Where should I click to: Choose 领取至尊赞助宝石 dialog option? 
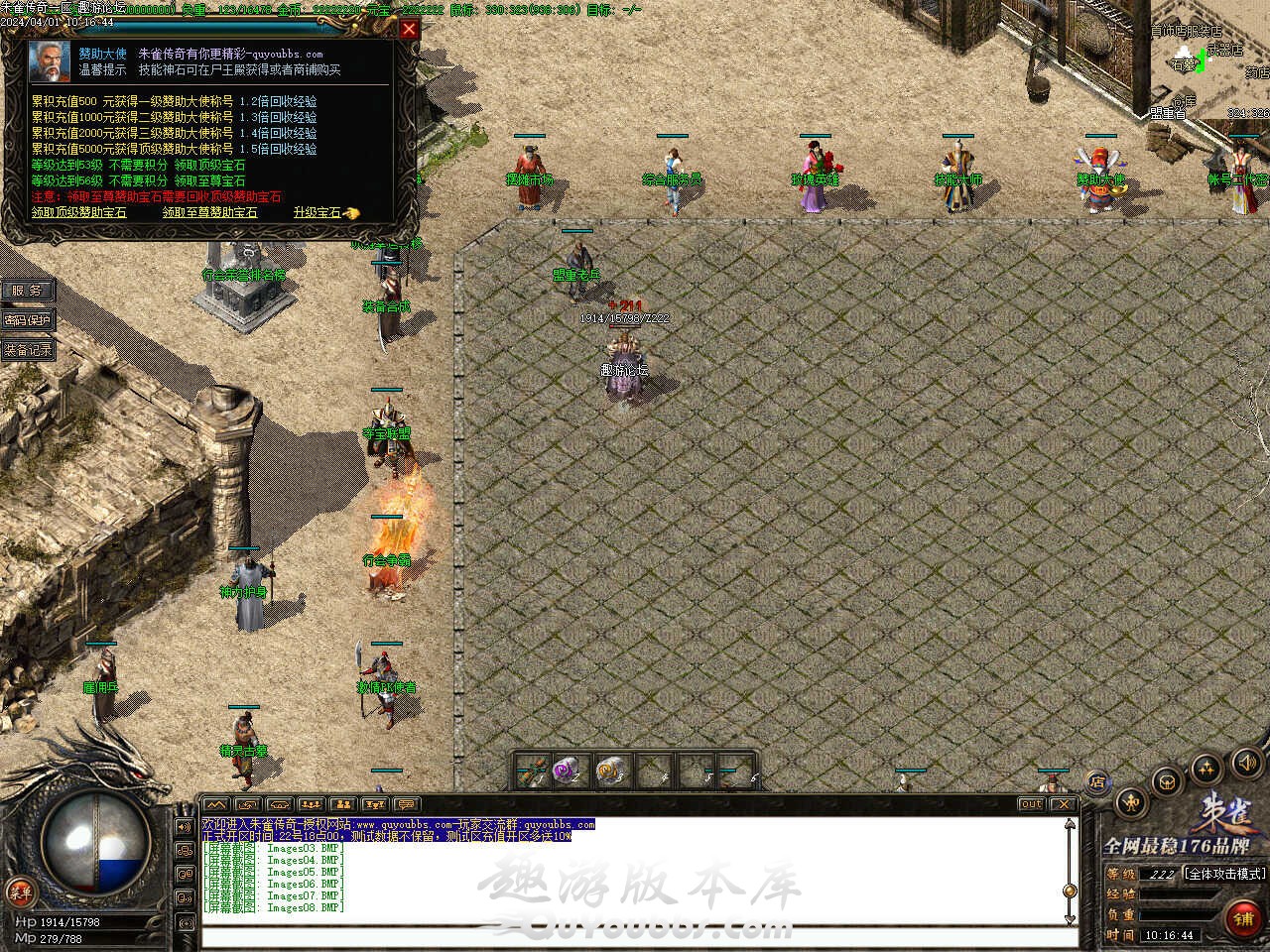pos(209,212)
